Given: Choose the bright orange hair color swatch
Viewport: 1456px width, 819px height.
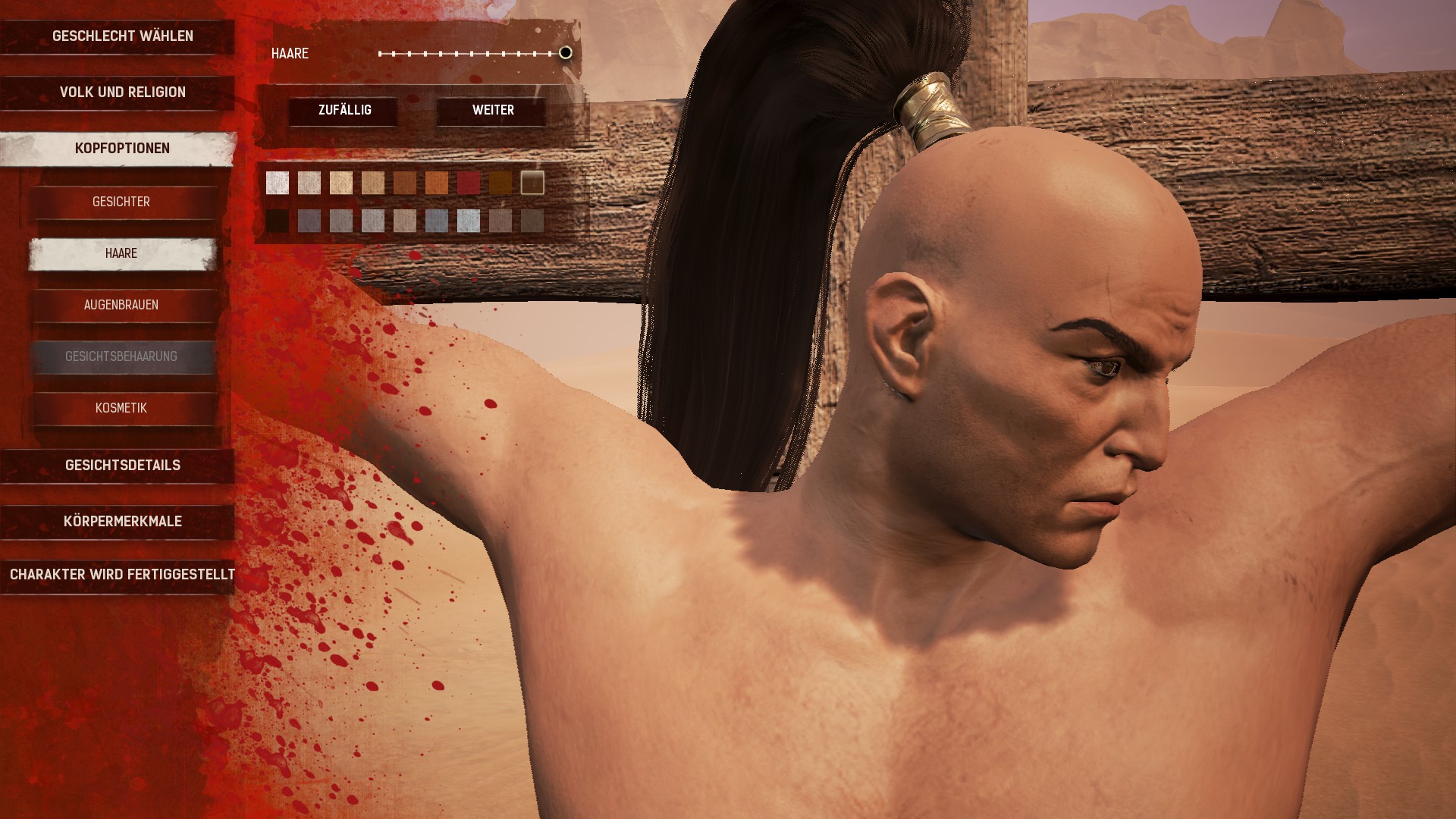Looking at the screenshot, I should click(437, 183).
